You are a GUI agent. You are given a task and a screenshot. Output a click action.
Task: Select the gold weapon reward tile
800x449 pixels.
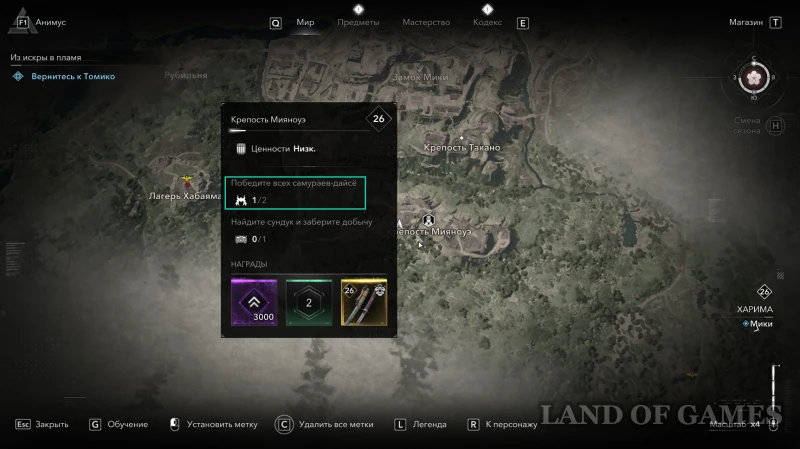click(364, 302)
